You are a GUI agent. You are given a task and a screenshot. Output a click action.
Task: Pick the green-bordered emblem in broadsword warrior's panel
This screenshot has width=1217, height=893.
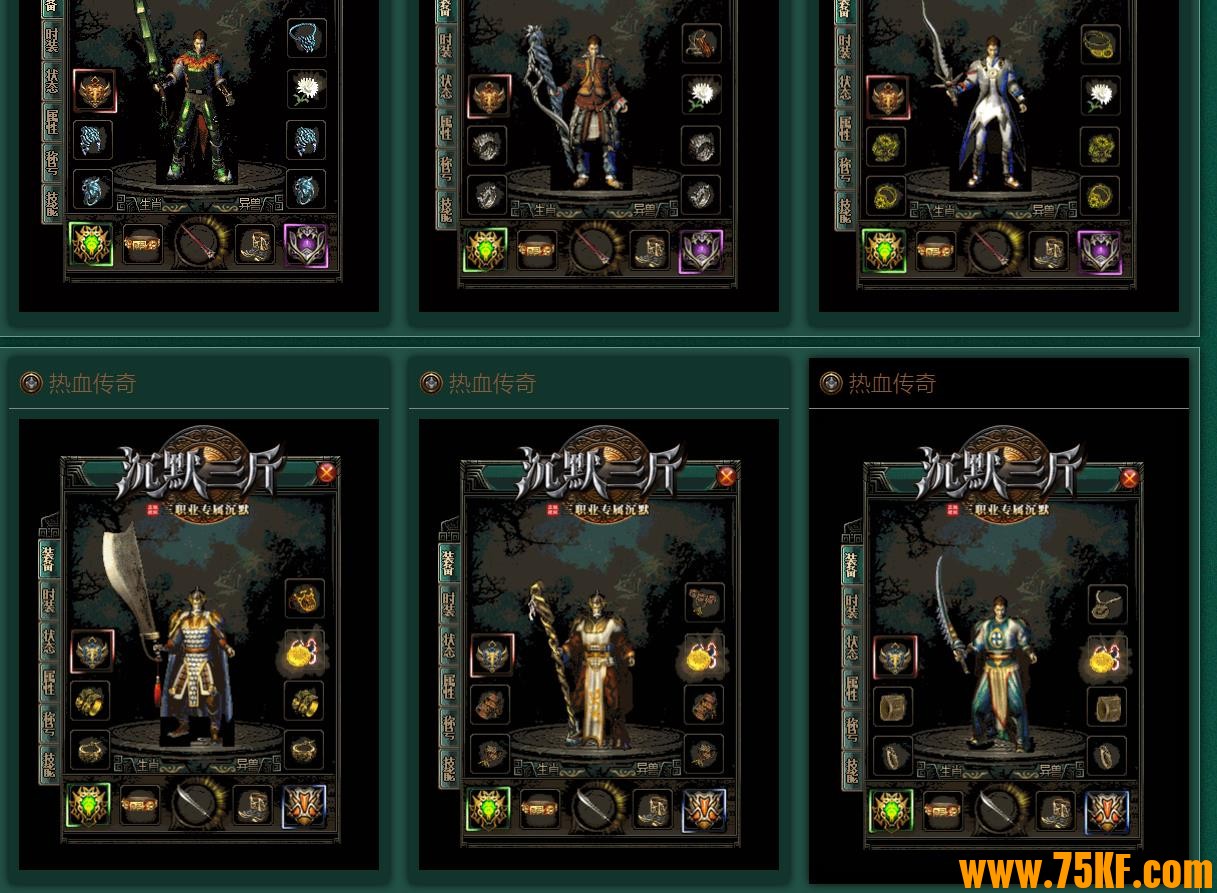(x=89, y=805)
